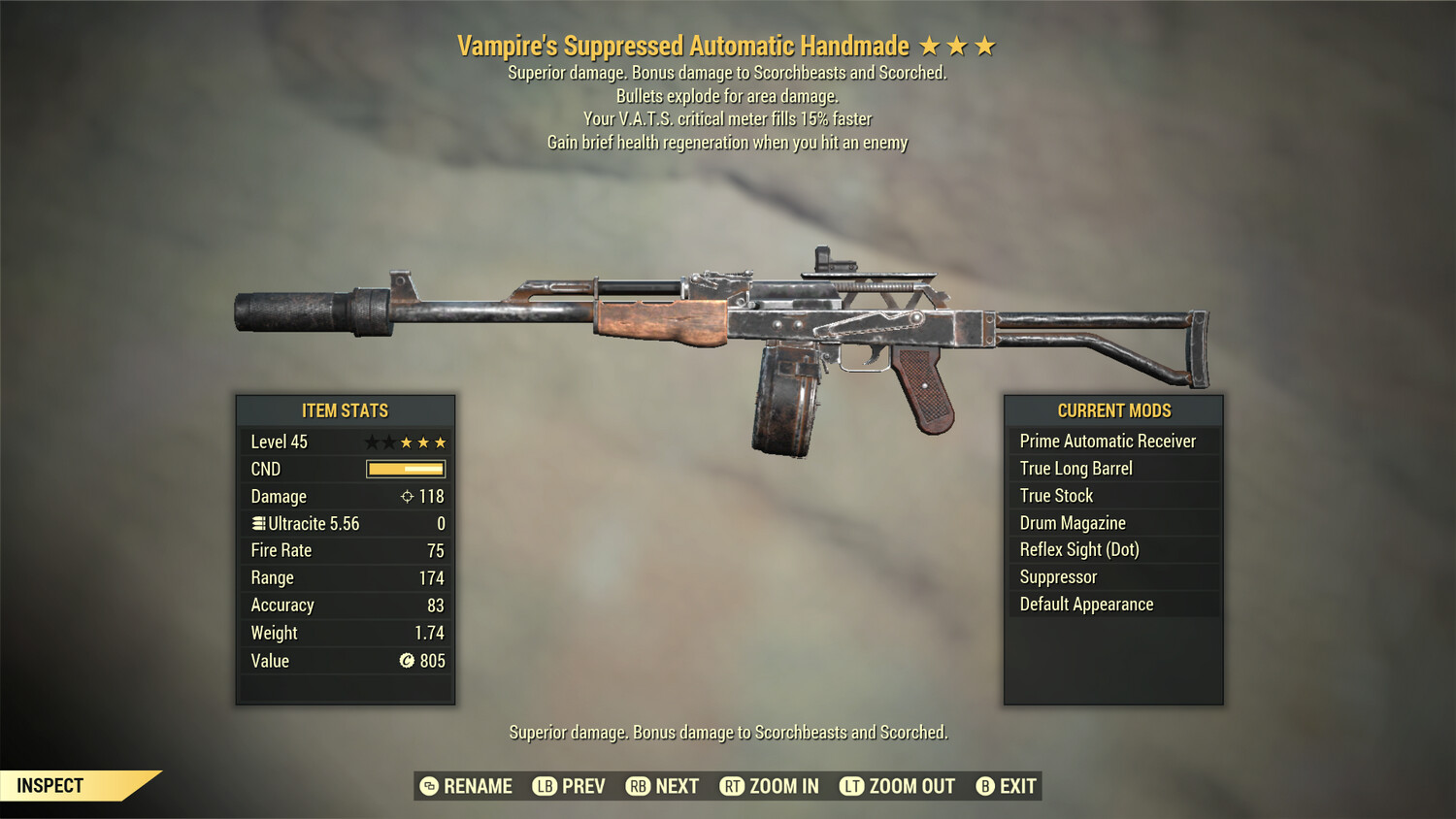The height and width of the screenshot is (819, 1456).
Task: Click the INSPECT label bottom left
Action: coord(50,785)
